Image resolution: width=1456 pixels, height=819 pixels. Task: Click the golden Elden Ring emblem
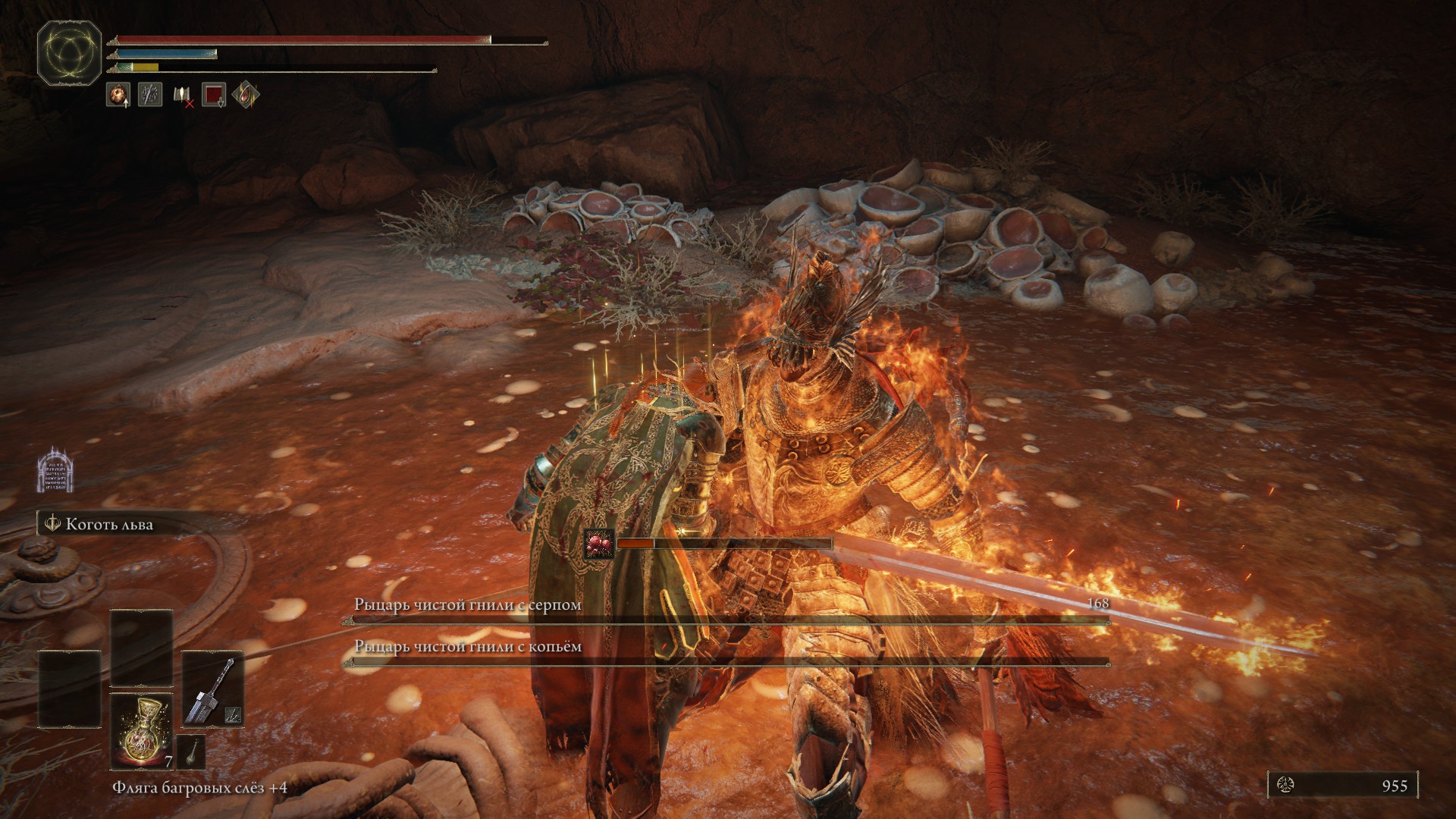click(70, 53)
